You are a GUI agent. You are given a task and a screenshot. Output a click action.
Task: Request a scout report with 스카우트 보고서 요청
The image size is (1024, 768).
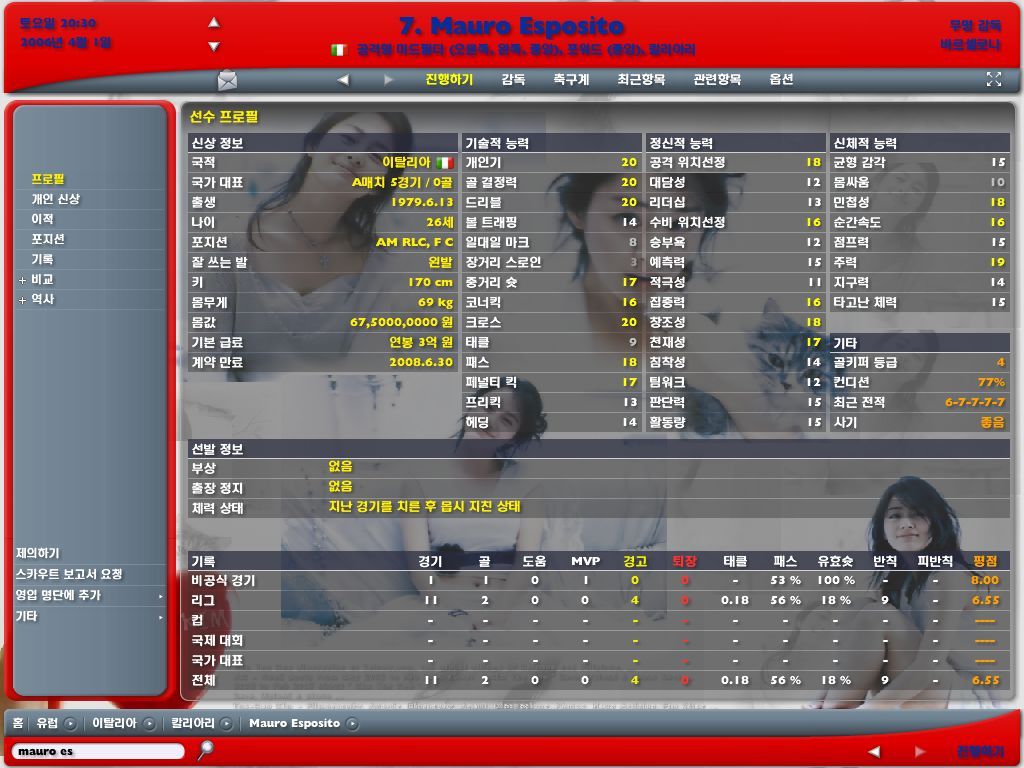[69, 574]
